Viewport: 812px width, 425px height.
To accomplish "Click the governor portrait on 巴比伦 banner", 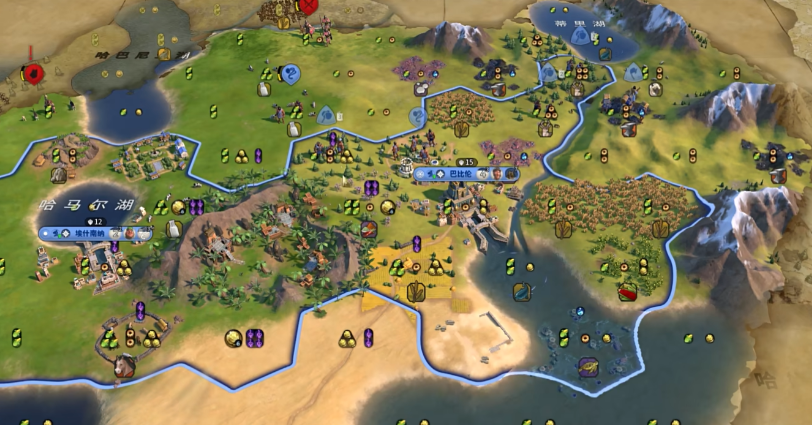I will pyautogui.click(x=497, y=173).
